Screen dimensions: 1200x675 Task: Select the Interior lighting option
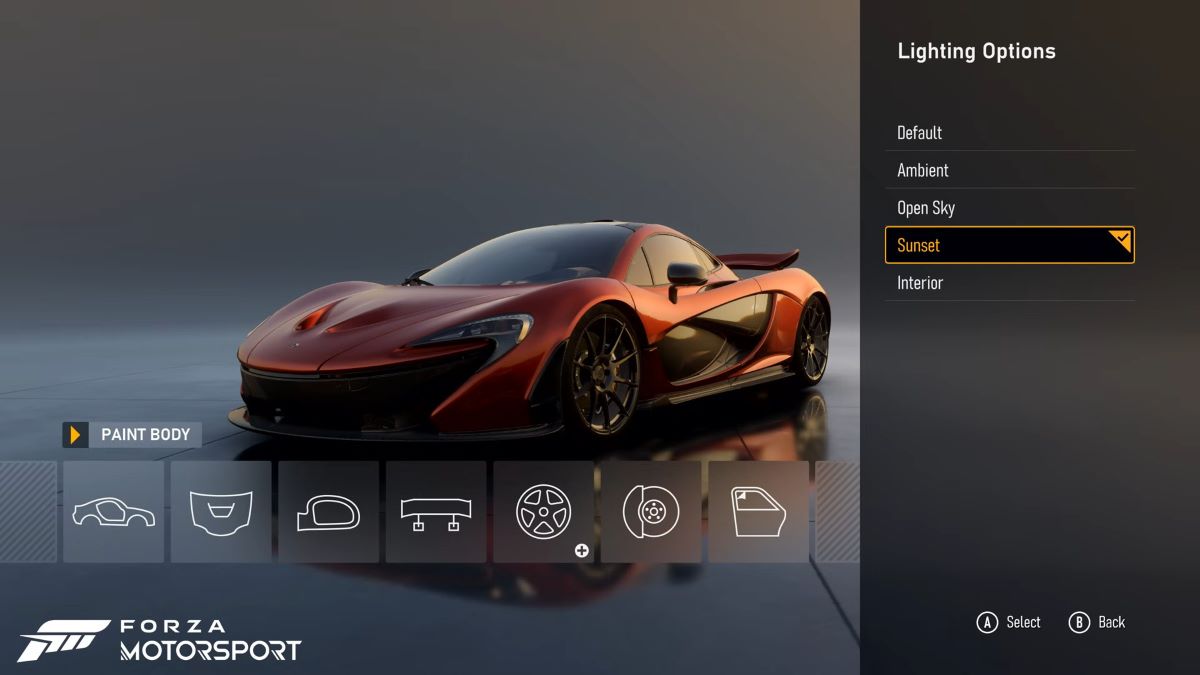(1009, 283)
